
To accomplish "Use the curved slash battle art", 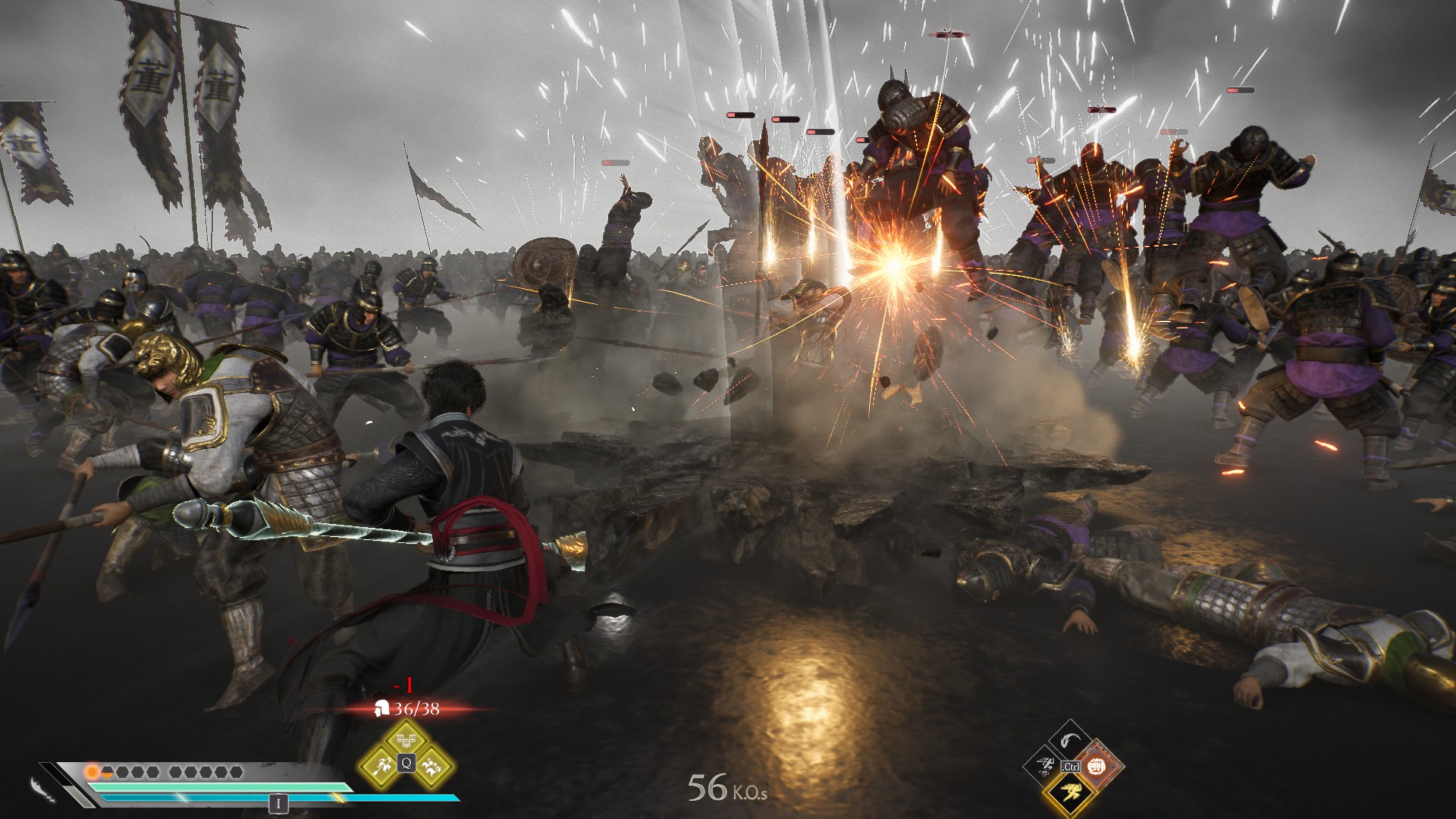I will (1070, 740).
